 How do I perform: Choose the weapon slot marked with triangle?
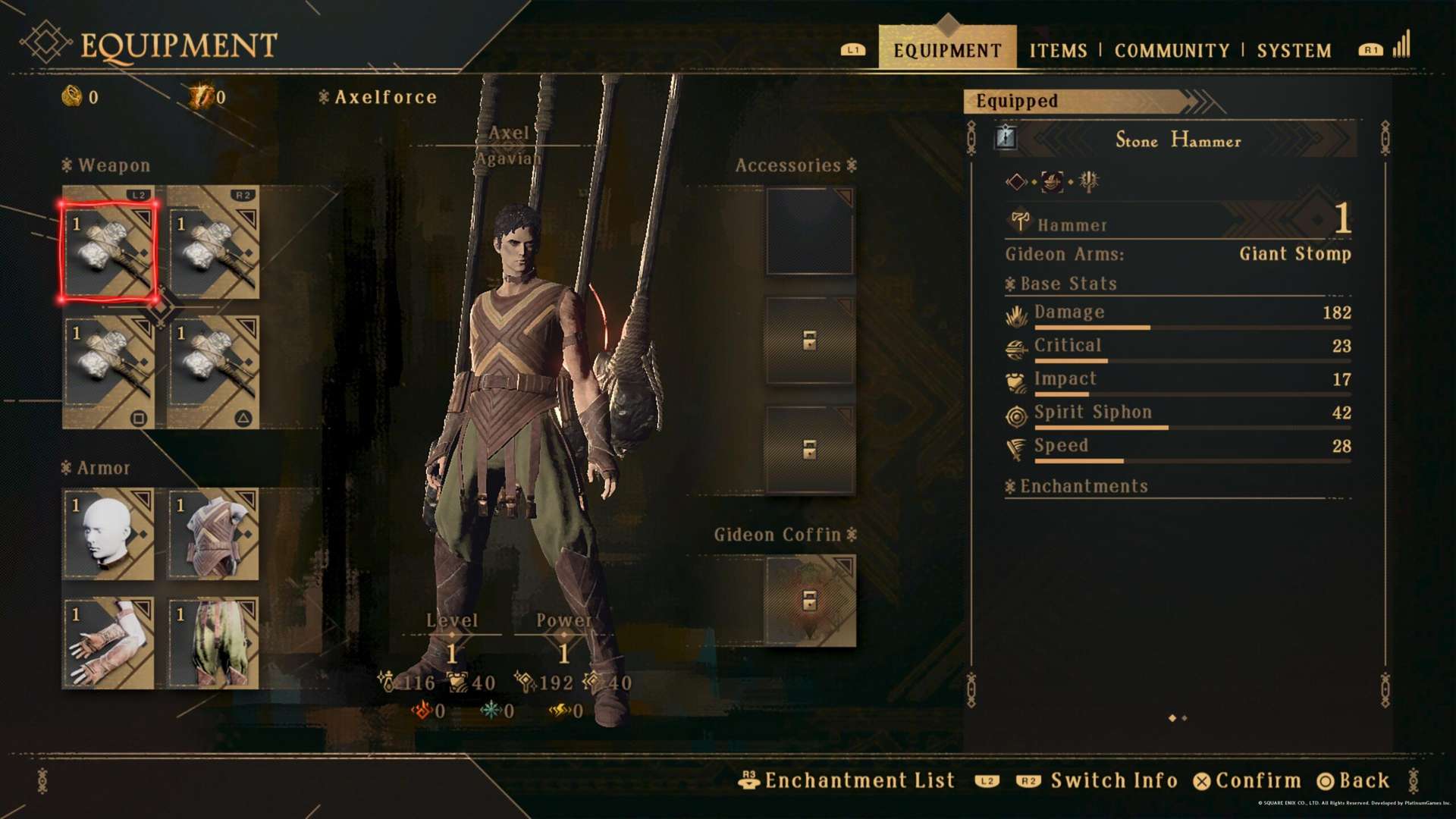click(x=213, y=372)
